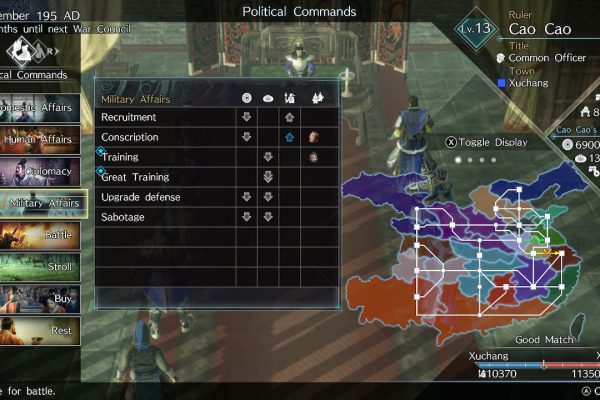600x400 pixels.
Task: Select the Human Affairs menu entry
Action: click(40, 139)
